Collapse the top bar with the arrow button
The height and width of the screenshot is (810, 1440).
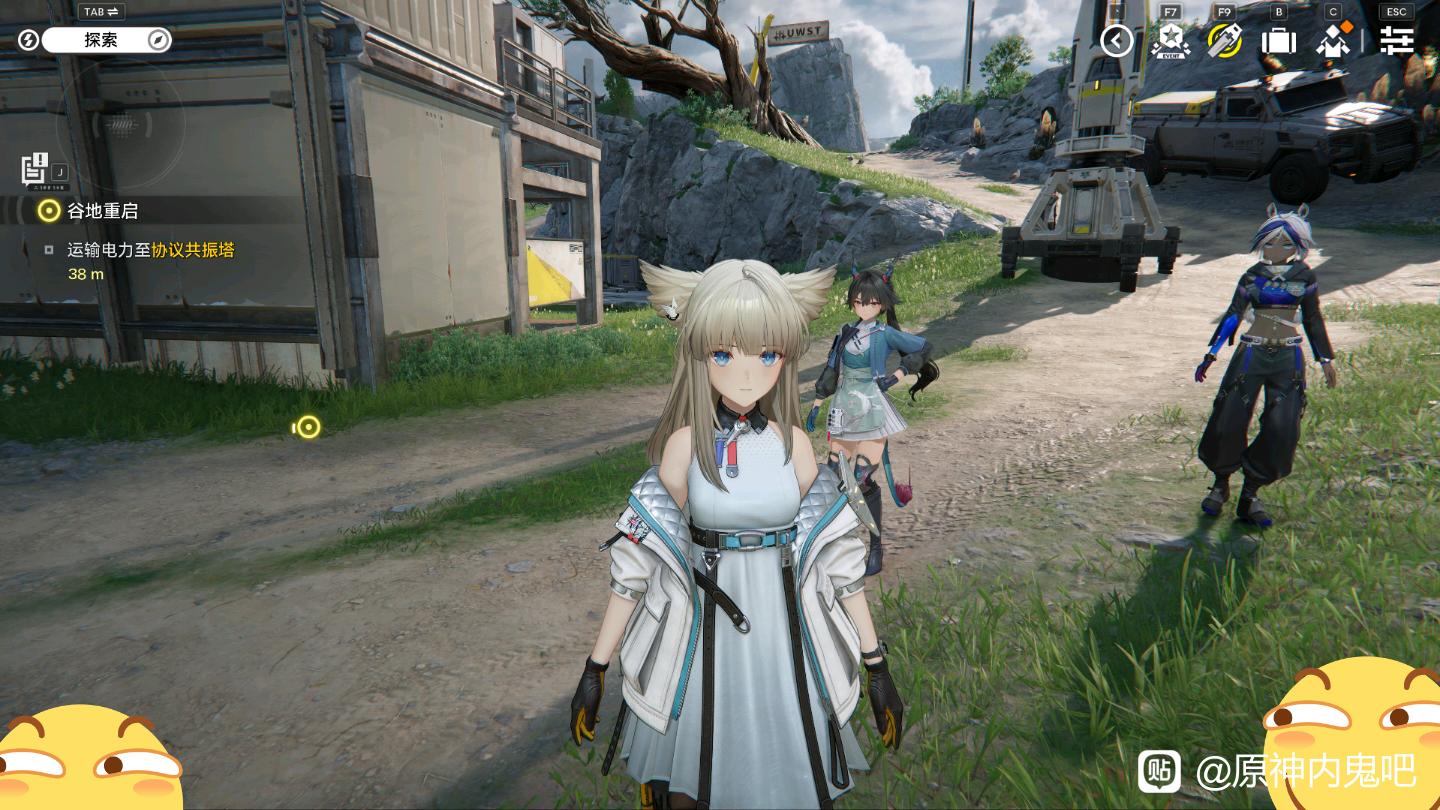pos(1116,41)
